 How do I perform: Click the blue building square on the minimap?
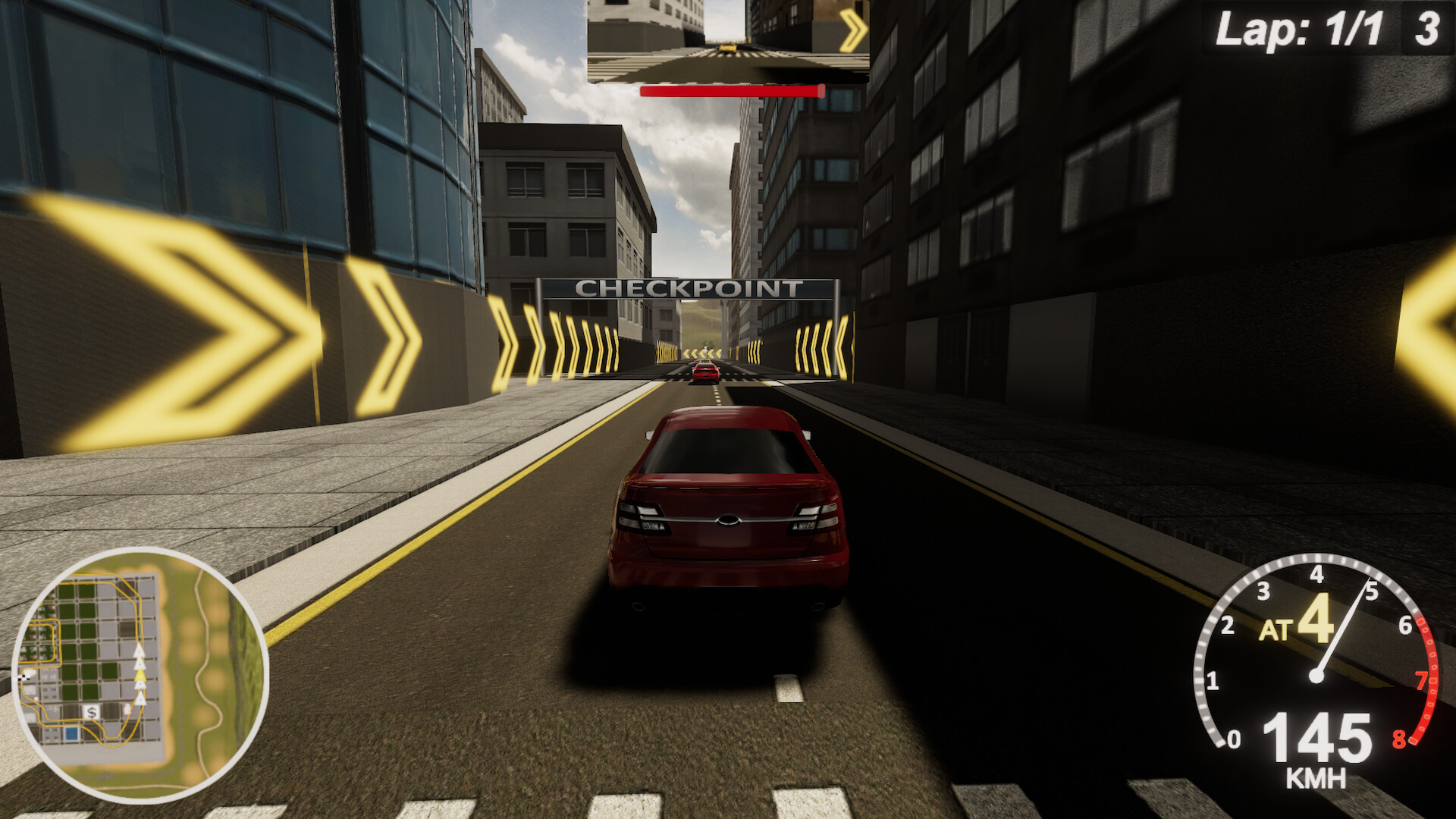click(71, 734)
